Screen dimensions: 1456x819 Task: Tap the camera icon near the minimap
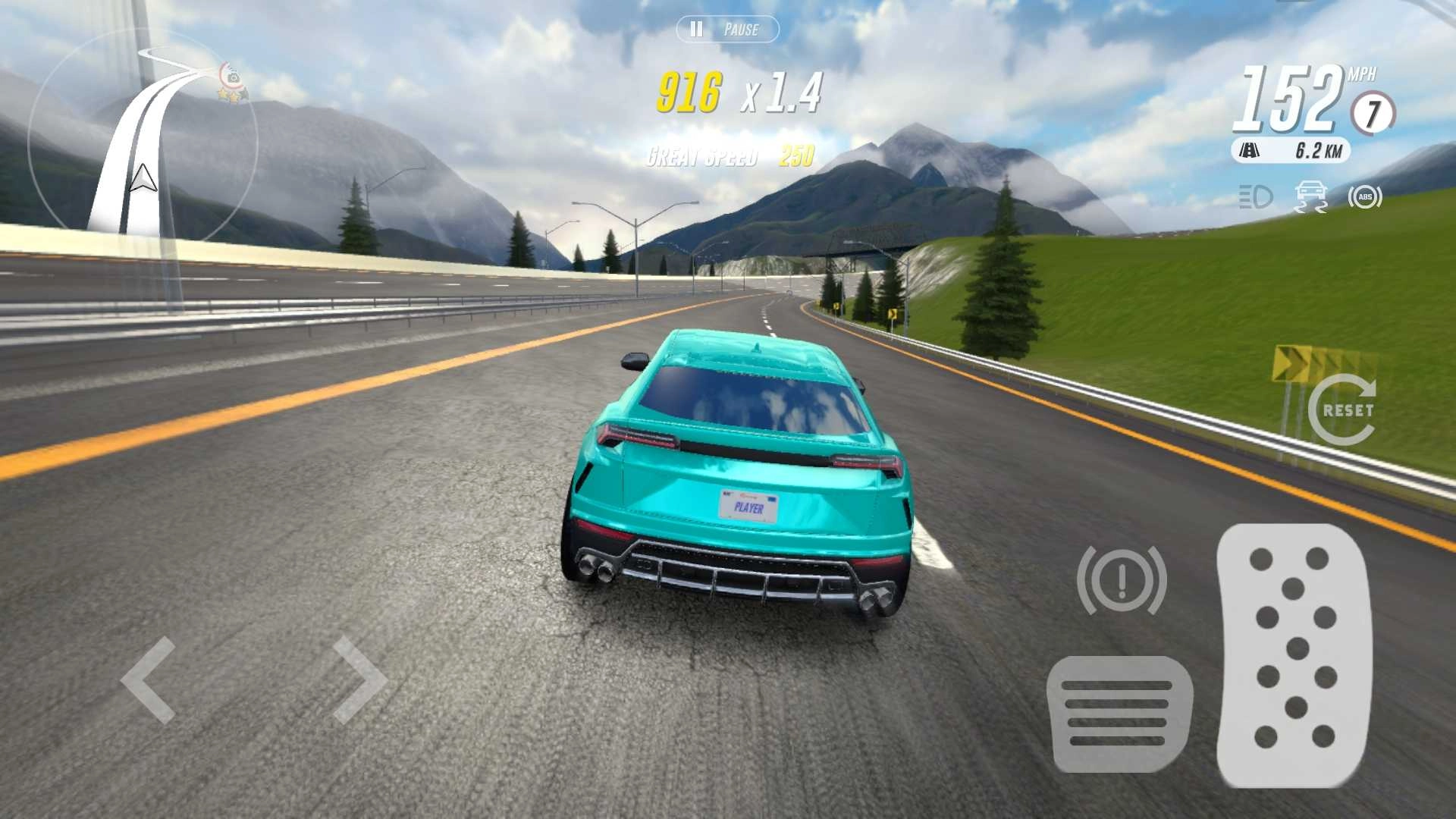point(233,77)
